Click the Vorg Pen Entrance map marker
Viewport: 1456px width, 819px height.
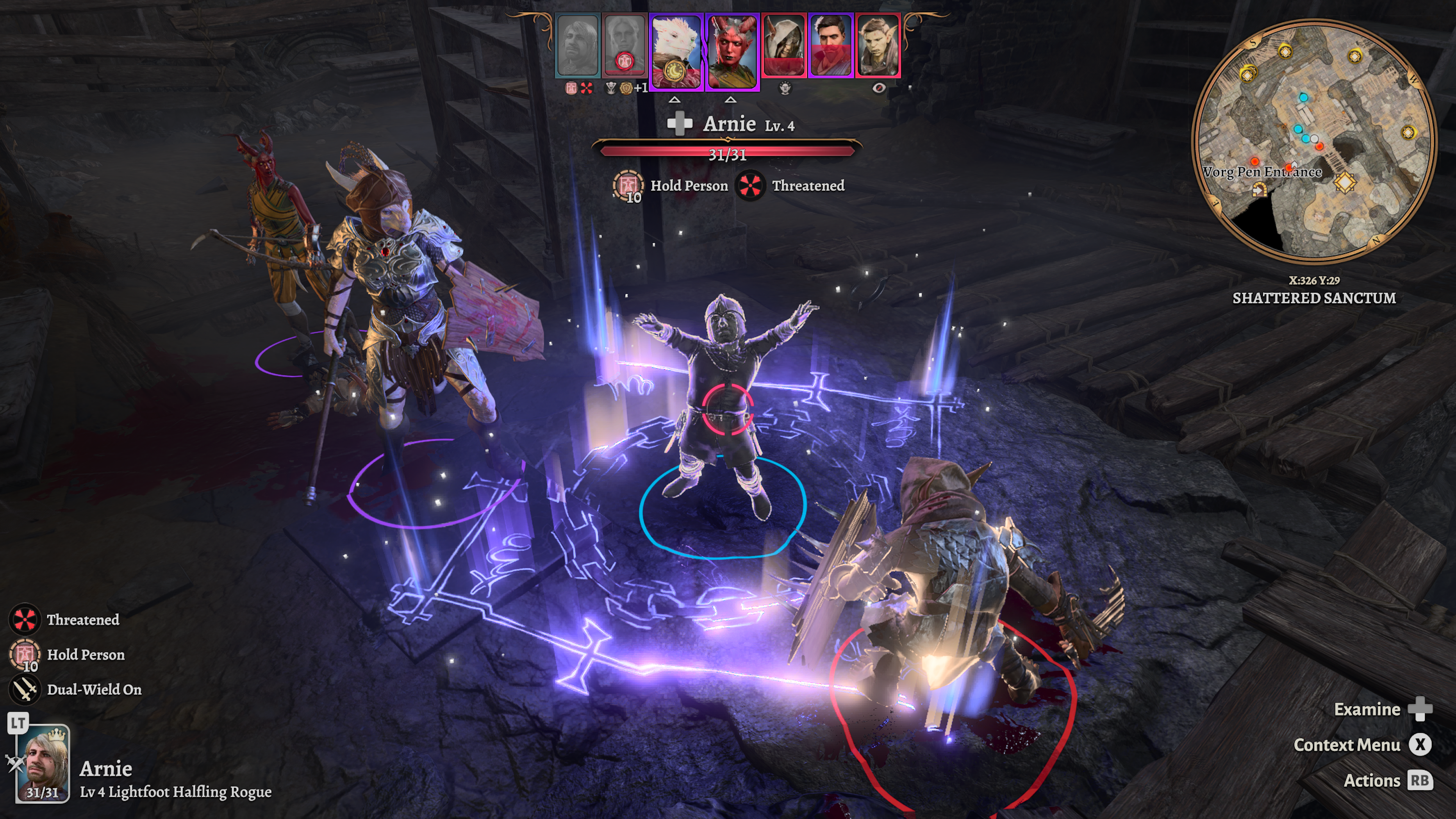[x=1259, y=189]
